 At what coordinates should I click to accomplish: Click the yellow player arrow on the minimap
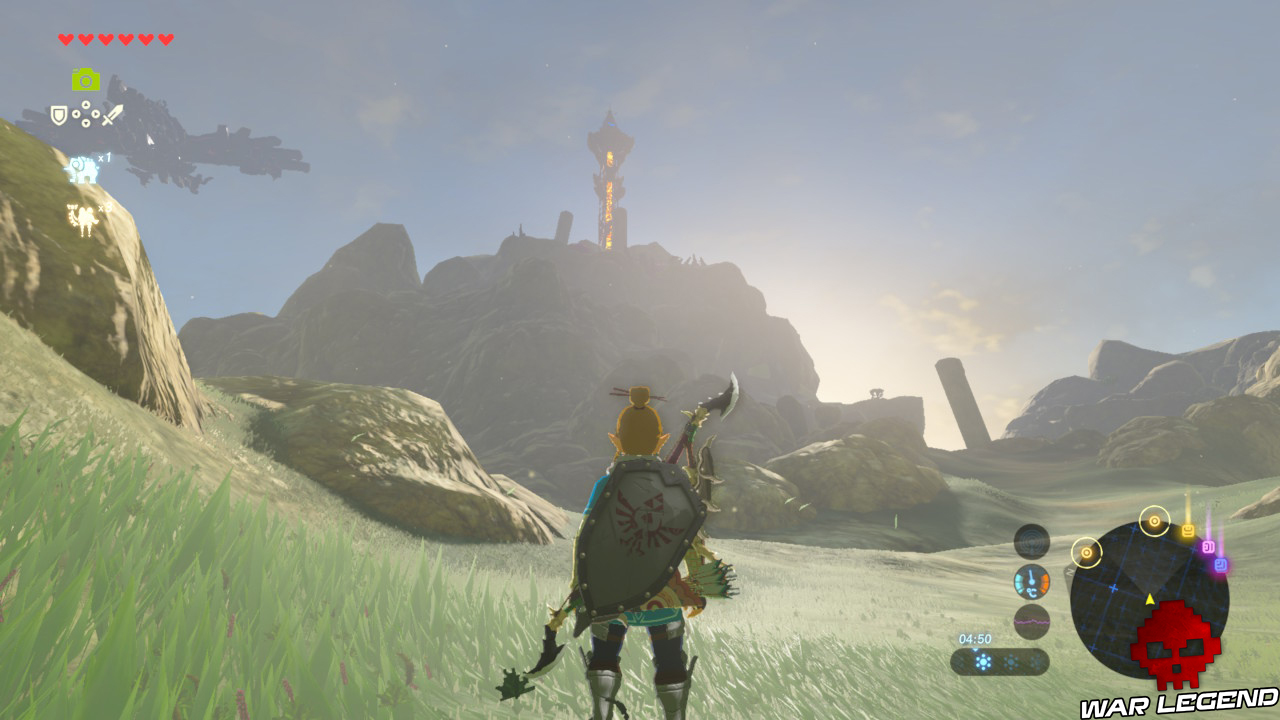coord(1150,598)
